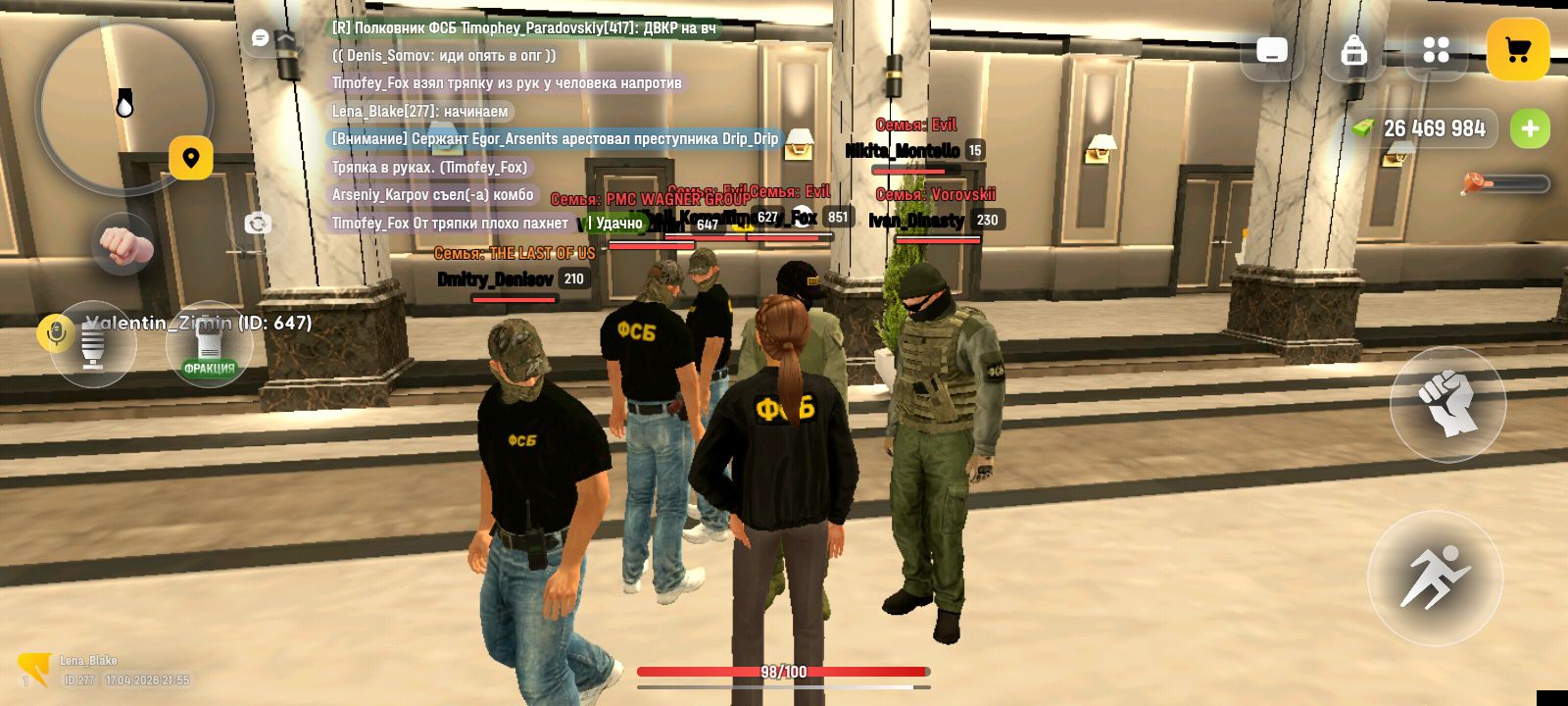Tap the raised fist attack button
The height and width of the screenshot is (706, 1568).
(x=1447, y=403)
